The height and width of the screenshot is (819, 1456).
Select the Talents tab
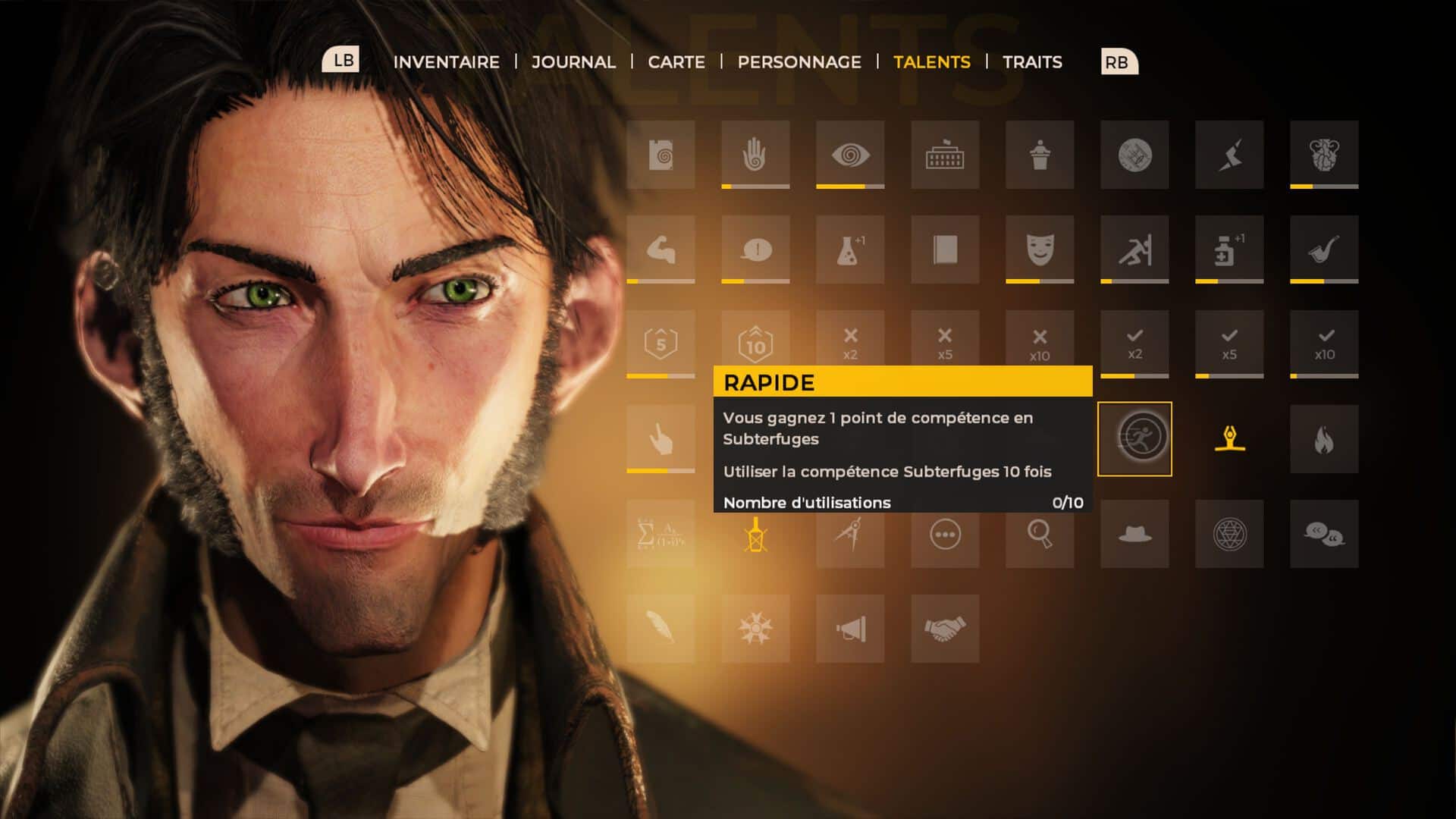[x=931, y=62]
